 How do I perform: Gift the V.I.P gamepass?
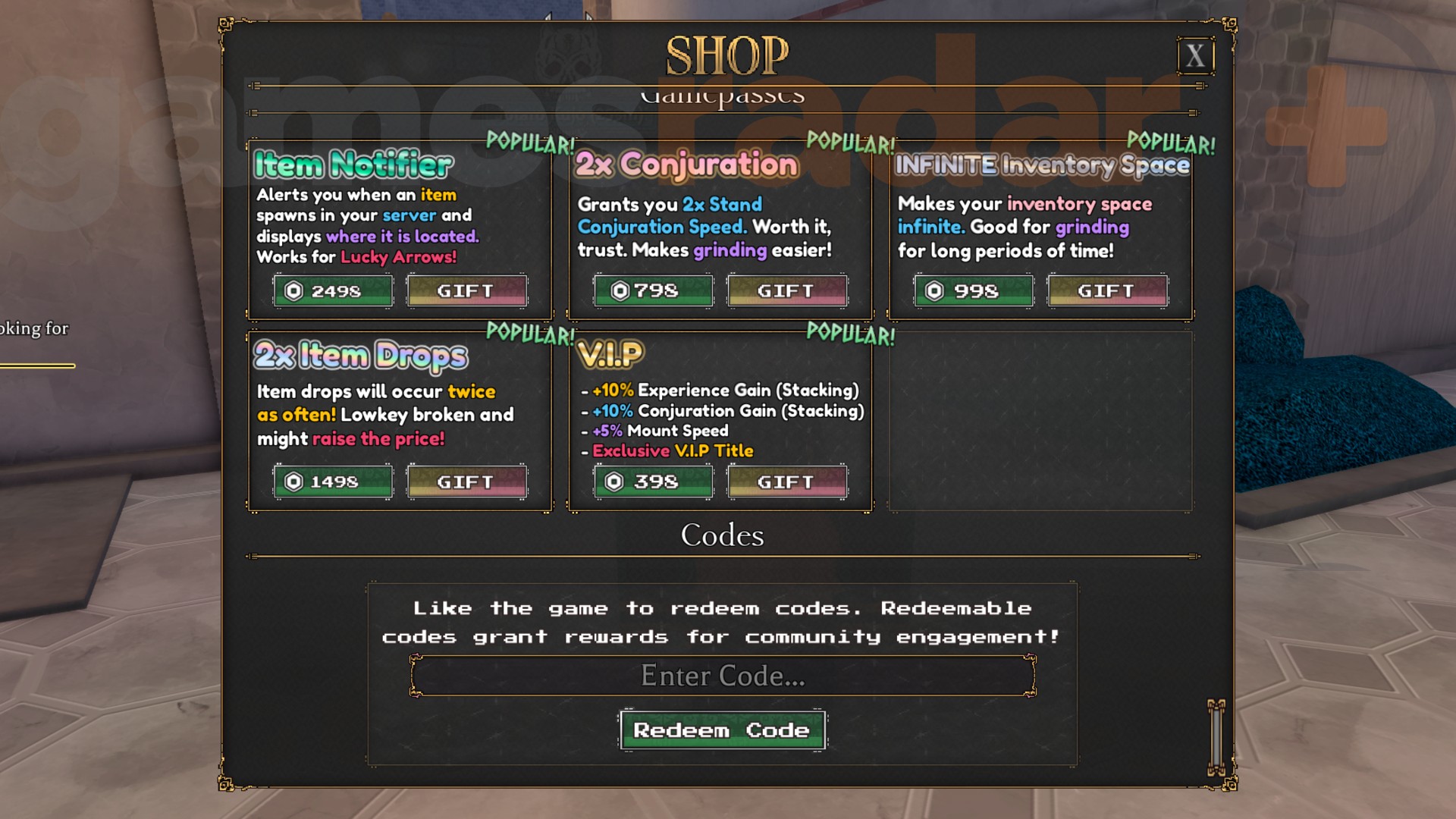(786, 481)
